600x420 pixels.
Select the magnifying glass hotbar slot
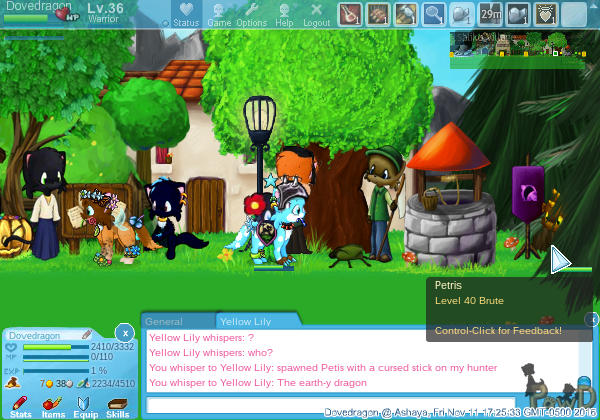point(433,14)
